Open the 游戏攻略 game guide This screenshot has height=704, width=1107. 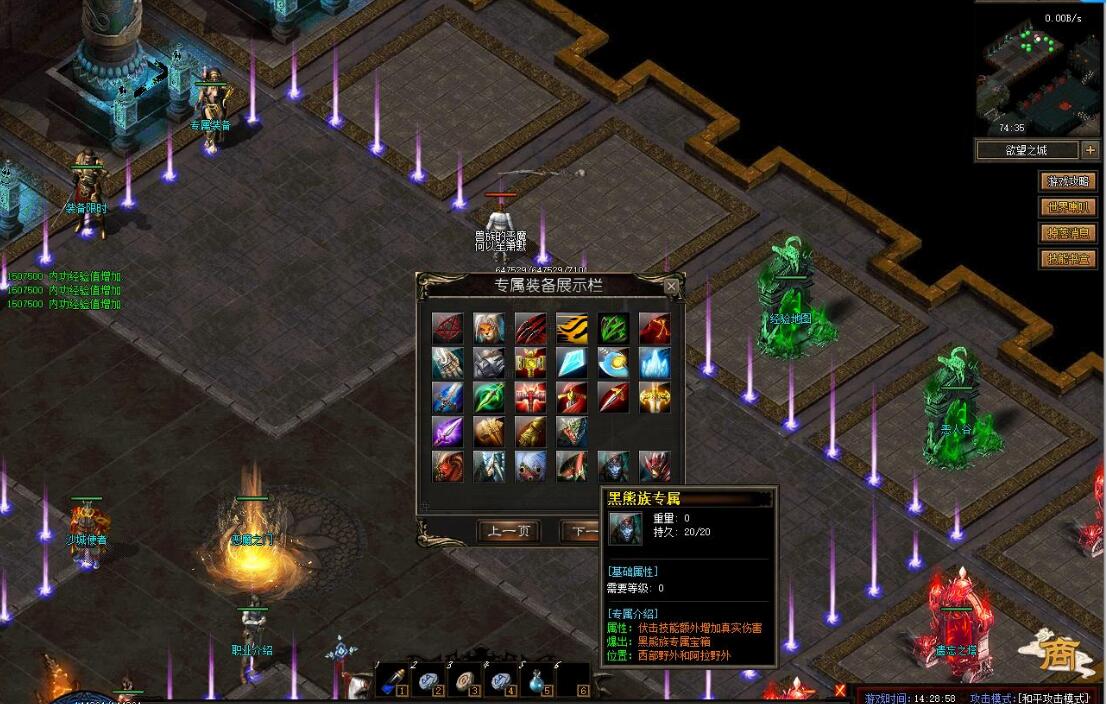tap(1068, 181)
